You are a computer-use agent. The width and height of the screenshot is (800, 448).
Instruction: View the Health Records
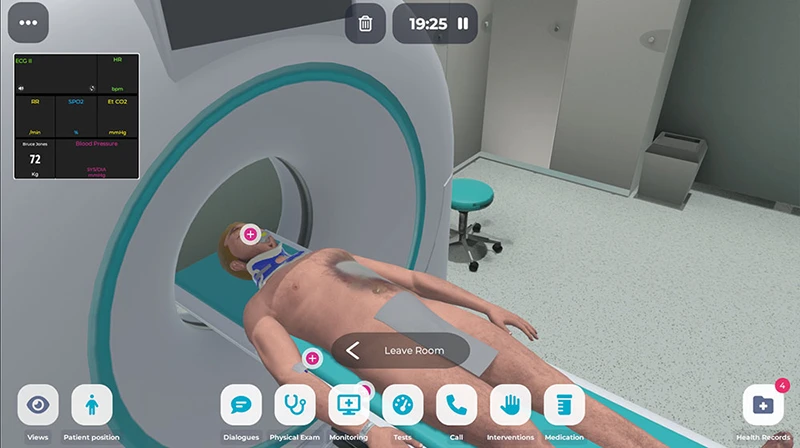pyautogui.click(x=763, y=405)
